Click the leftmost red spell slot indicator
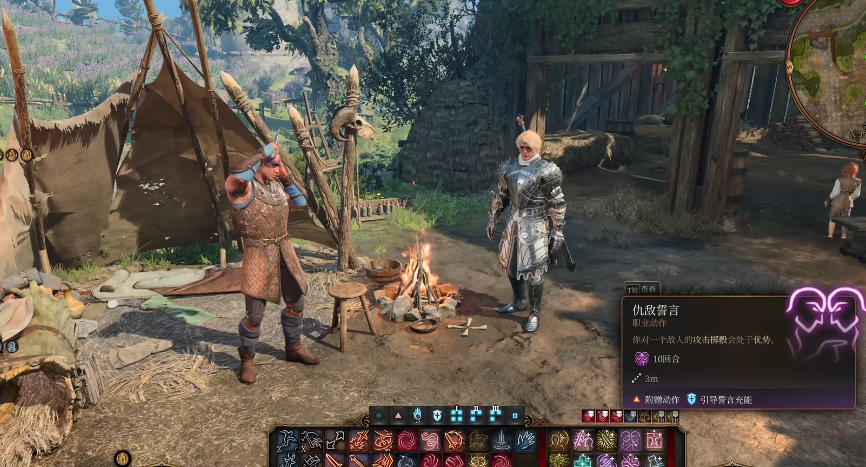The width and height of the screenshot is (866, 467). (x=588, y=415)
